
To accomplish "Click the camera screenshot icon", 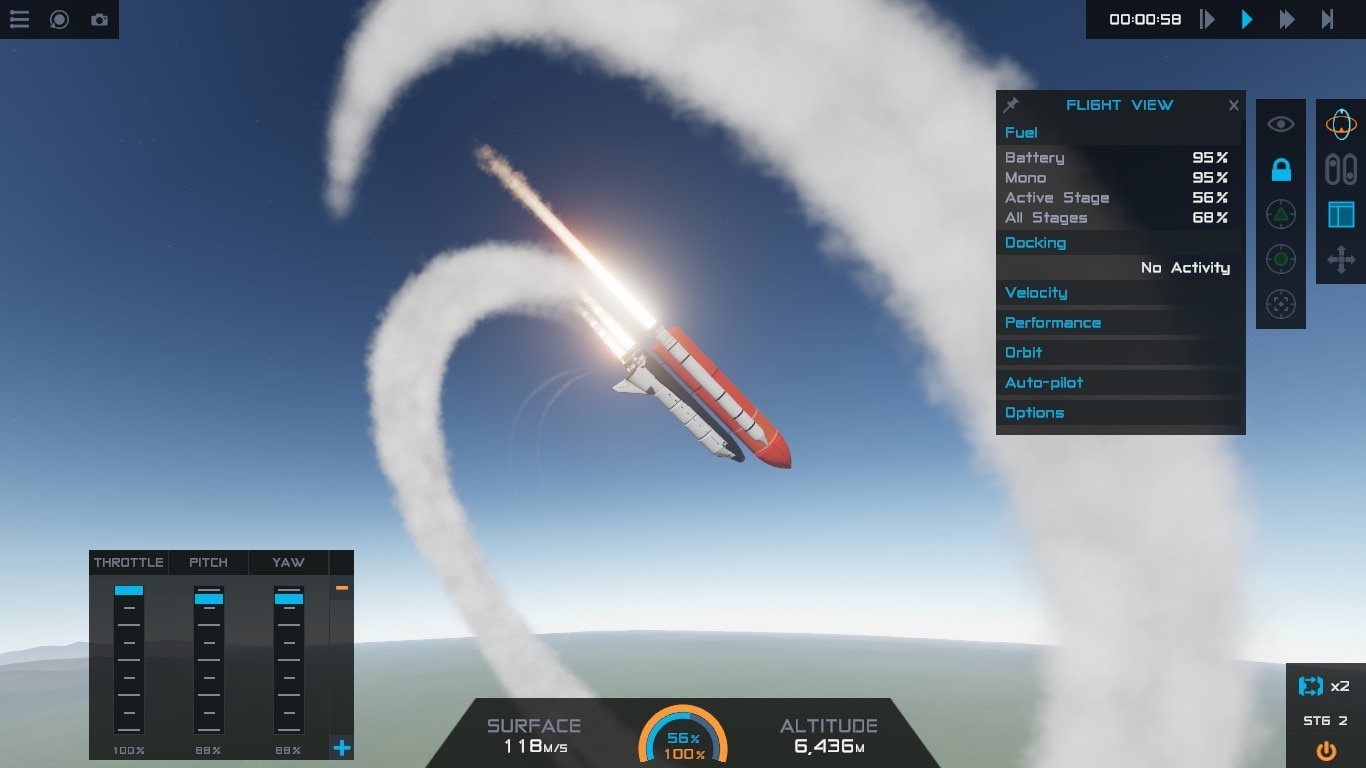I will [x=99, y=19].
